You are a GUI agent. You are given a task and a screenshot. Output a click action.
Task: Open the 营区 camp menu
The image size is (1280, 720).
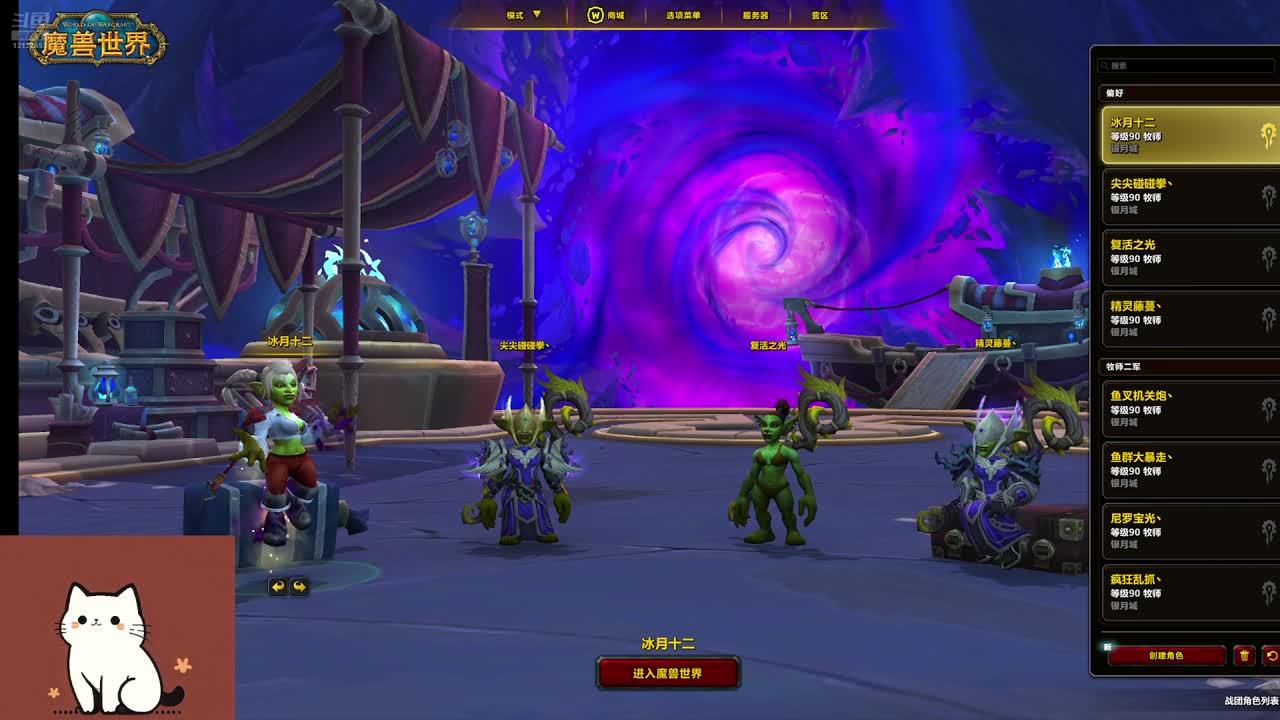[820, 15]
